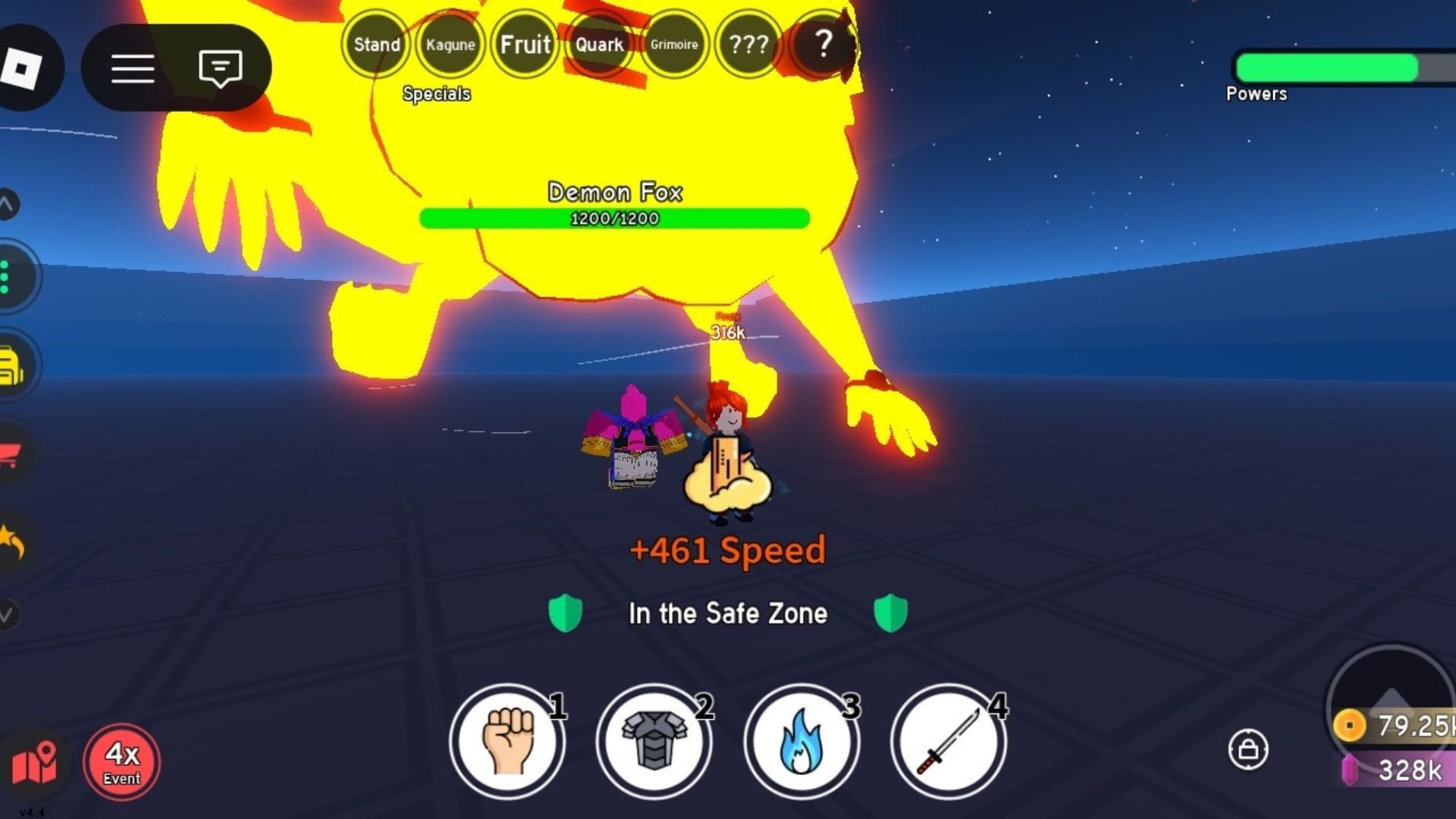Viewport: 1456px width, 819px height.
Task: Open the backpack inventory on the left sidebar
Action: [x=8, y=364]
